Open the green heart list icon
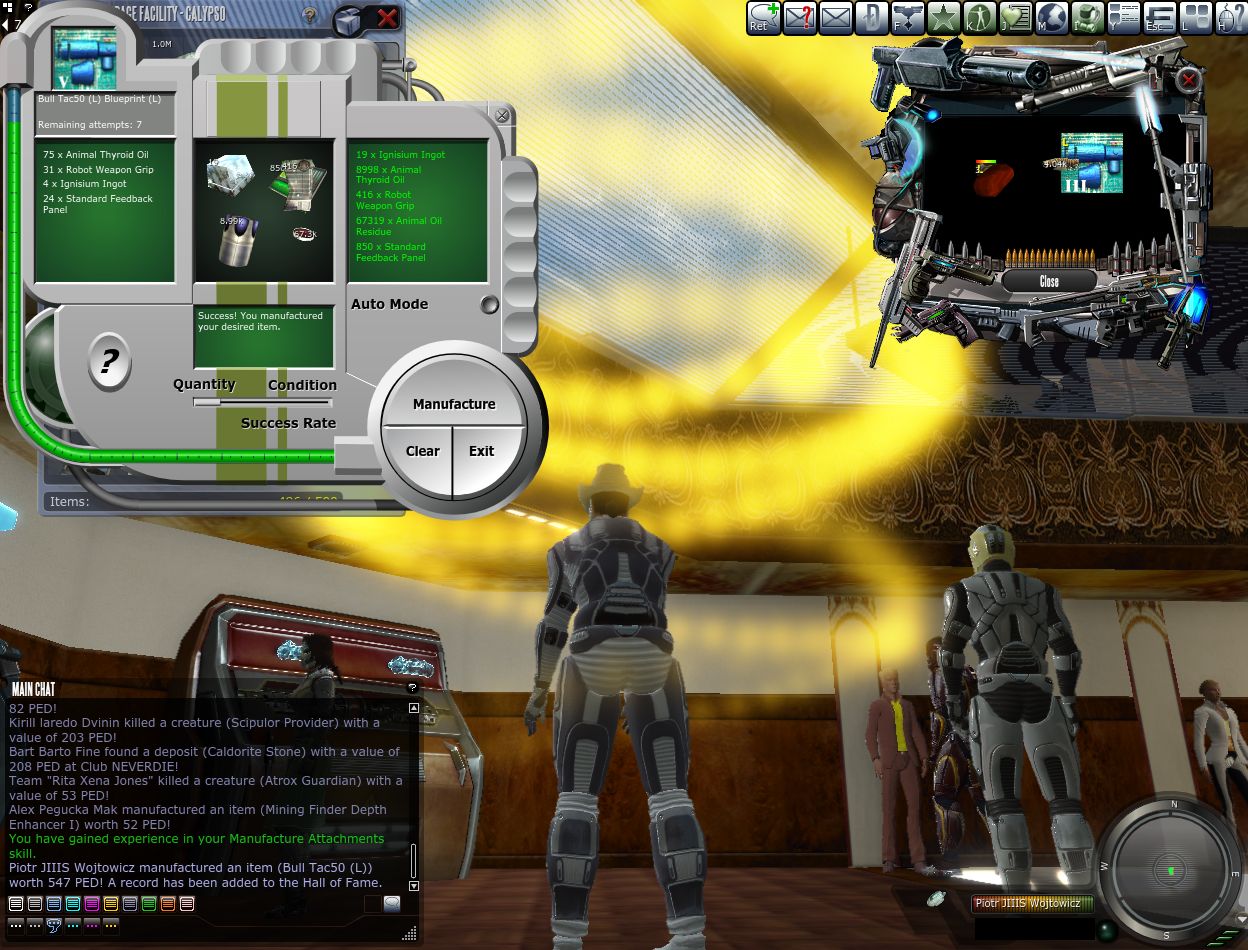Viewport: 1248px width, 950px height. tap(1015, 18)
